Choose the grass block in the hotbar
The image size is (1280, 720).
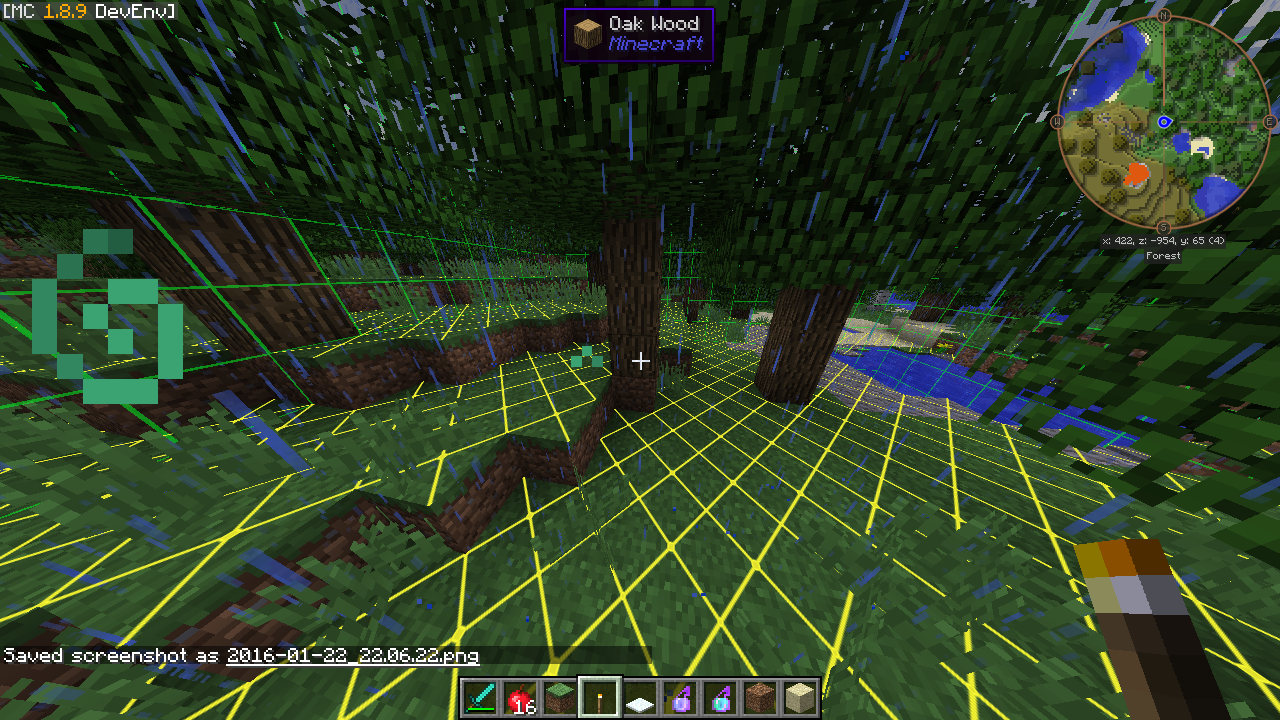pyautogui.click(x=560, y=697)
